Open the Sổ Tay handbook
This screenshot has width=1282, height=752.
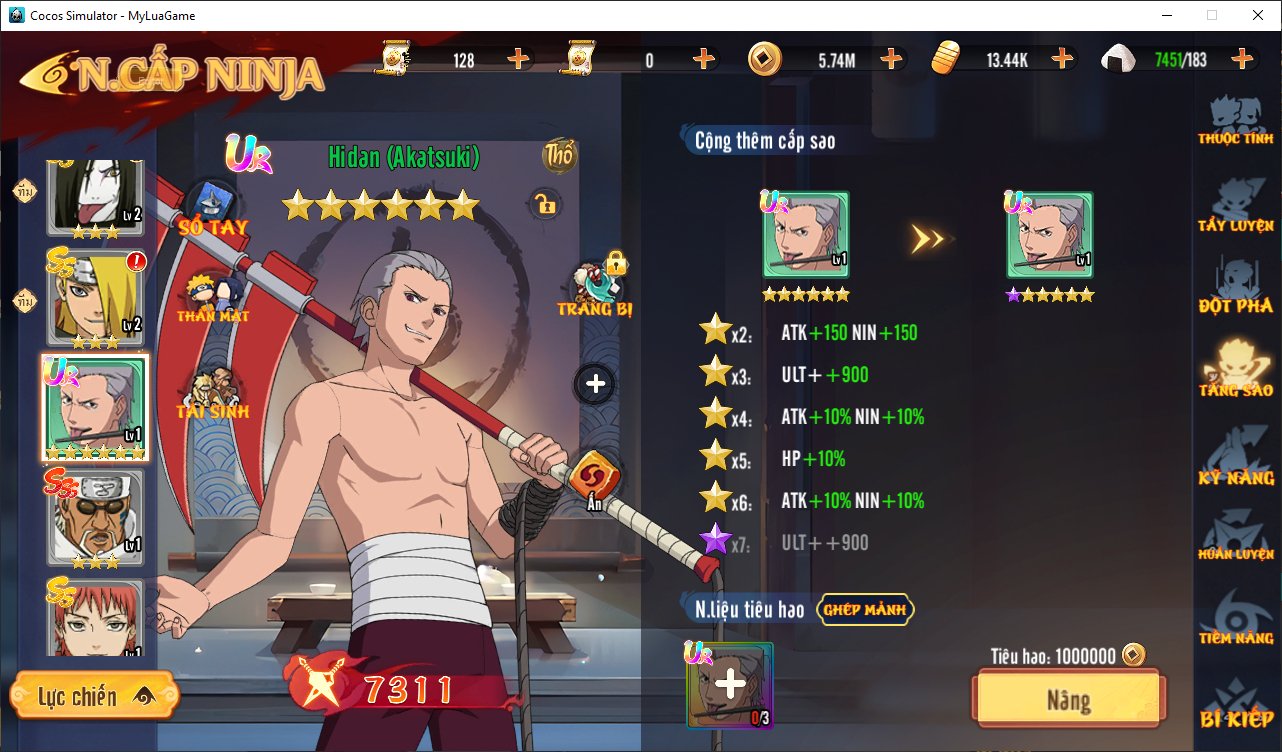pos(212,208)
